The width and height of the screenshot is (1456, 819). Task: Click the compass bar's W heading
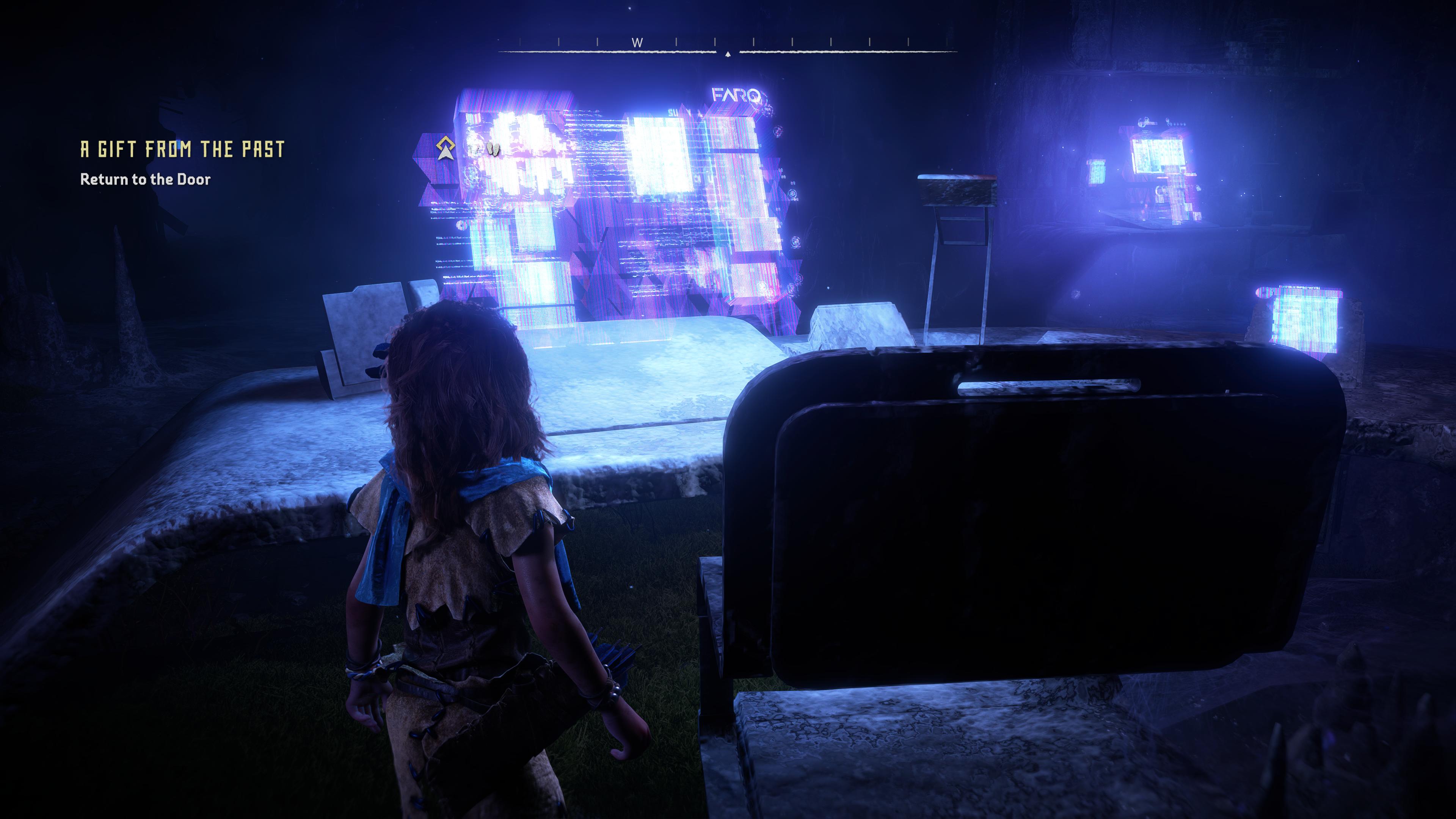point(637,42)
